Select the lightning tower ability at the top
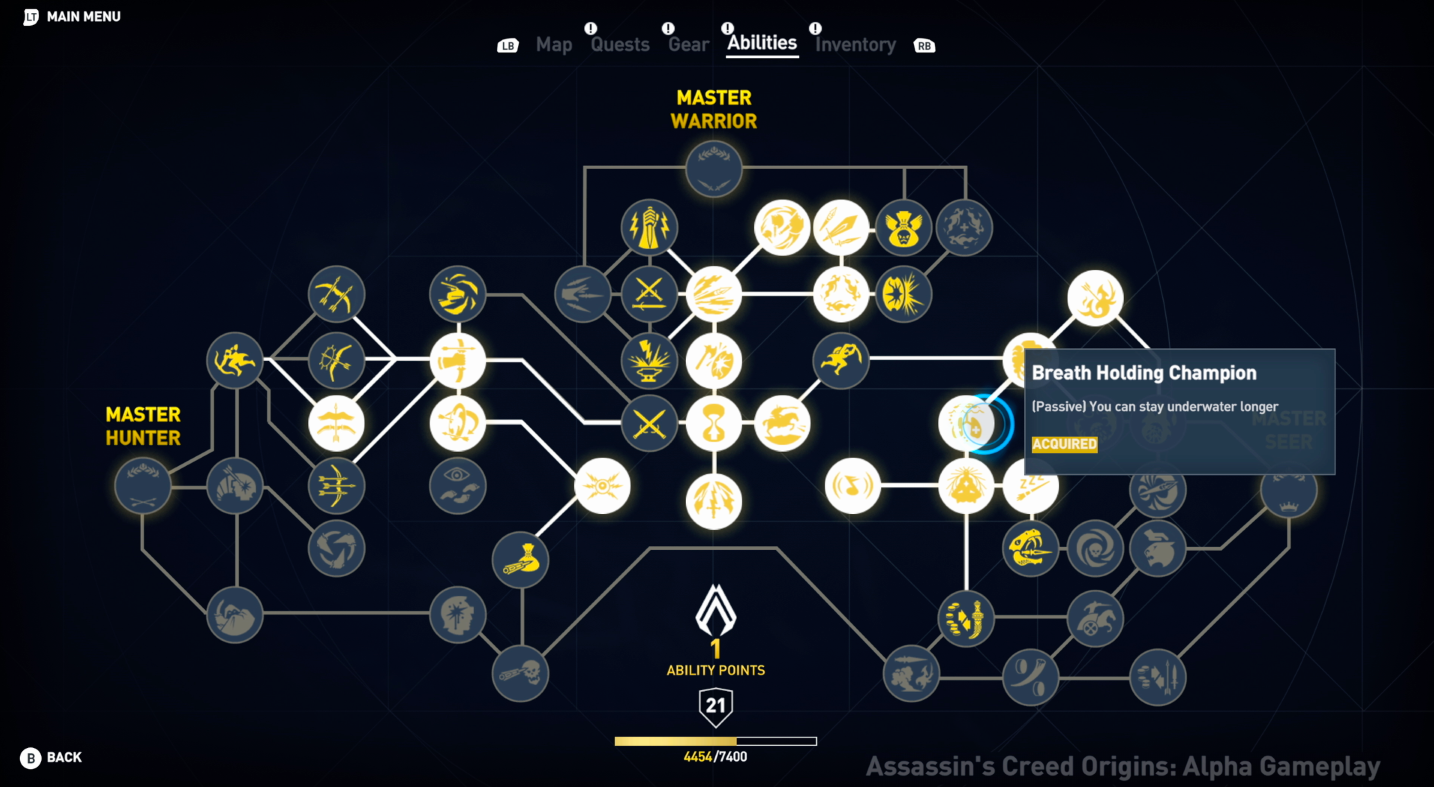Viewport: 1434px width, 787px height. click(x=651, y=227)
